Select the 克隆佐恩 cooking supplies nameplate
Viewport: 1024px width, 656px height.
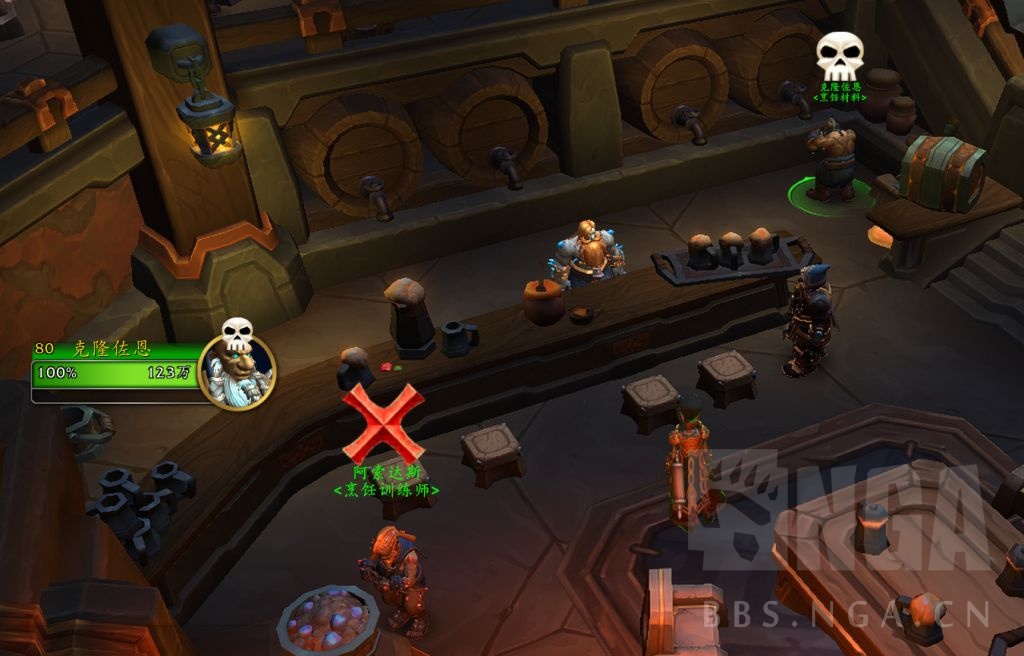tap(839, 92)
